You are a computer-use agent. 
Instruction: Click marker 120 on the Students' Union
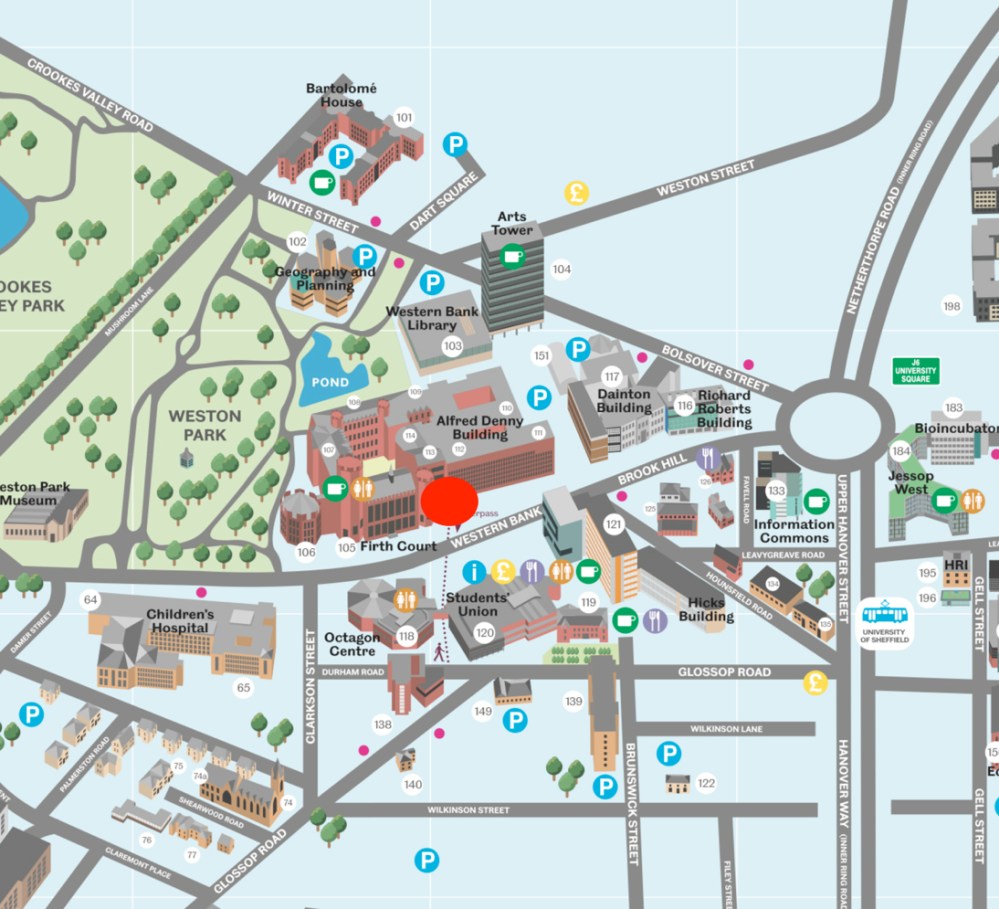pos(485,632)
